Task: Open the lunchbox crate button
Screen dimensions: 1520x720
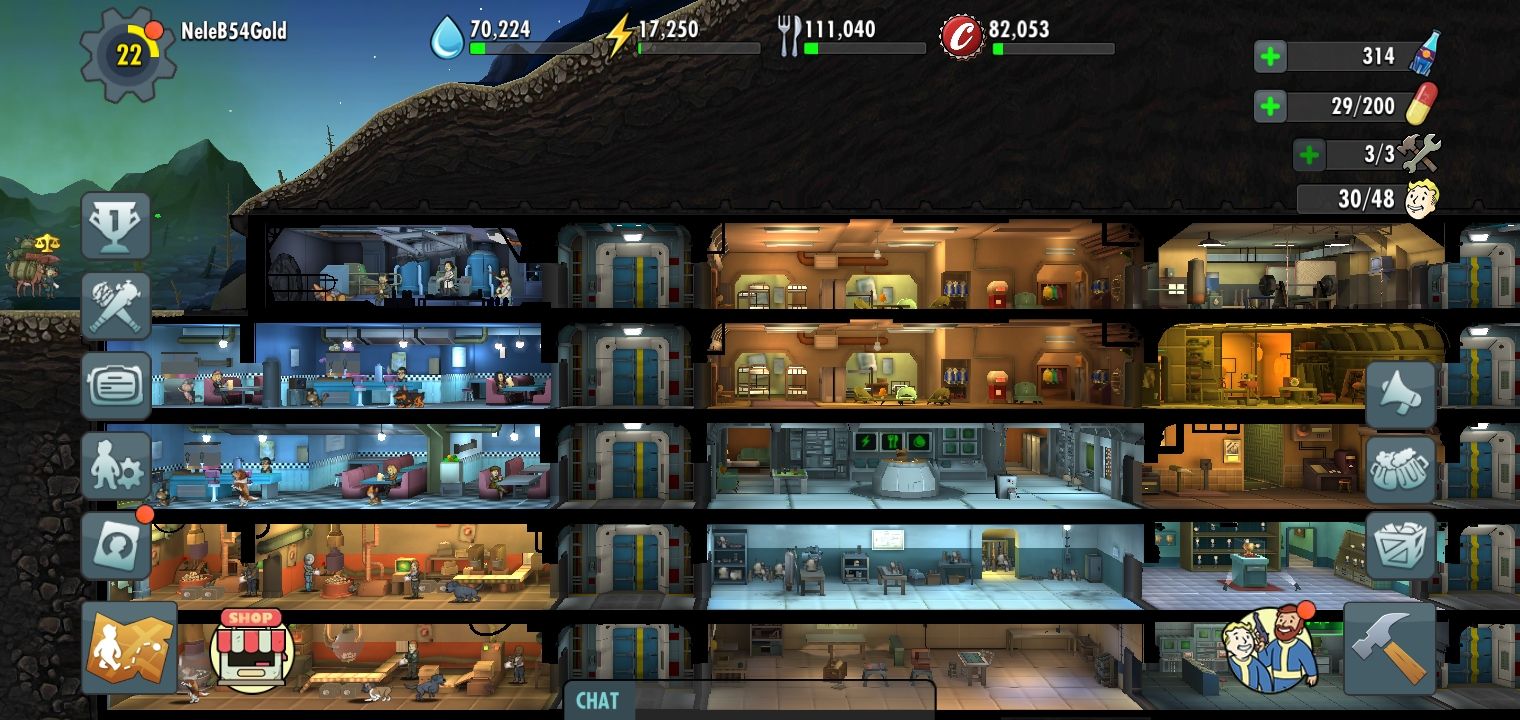Action: [1400, 546]
